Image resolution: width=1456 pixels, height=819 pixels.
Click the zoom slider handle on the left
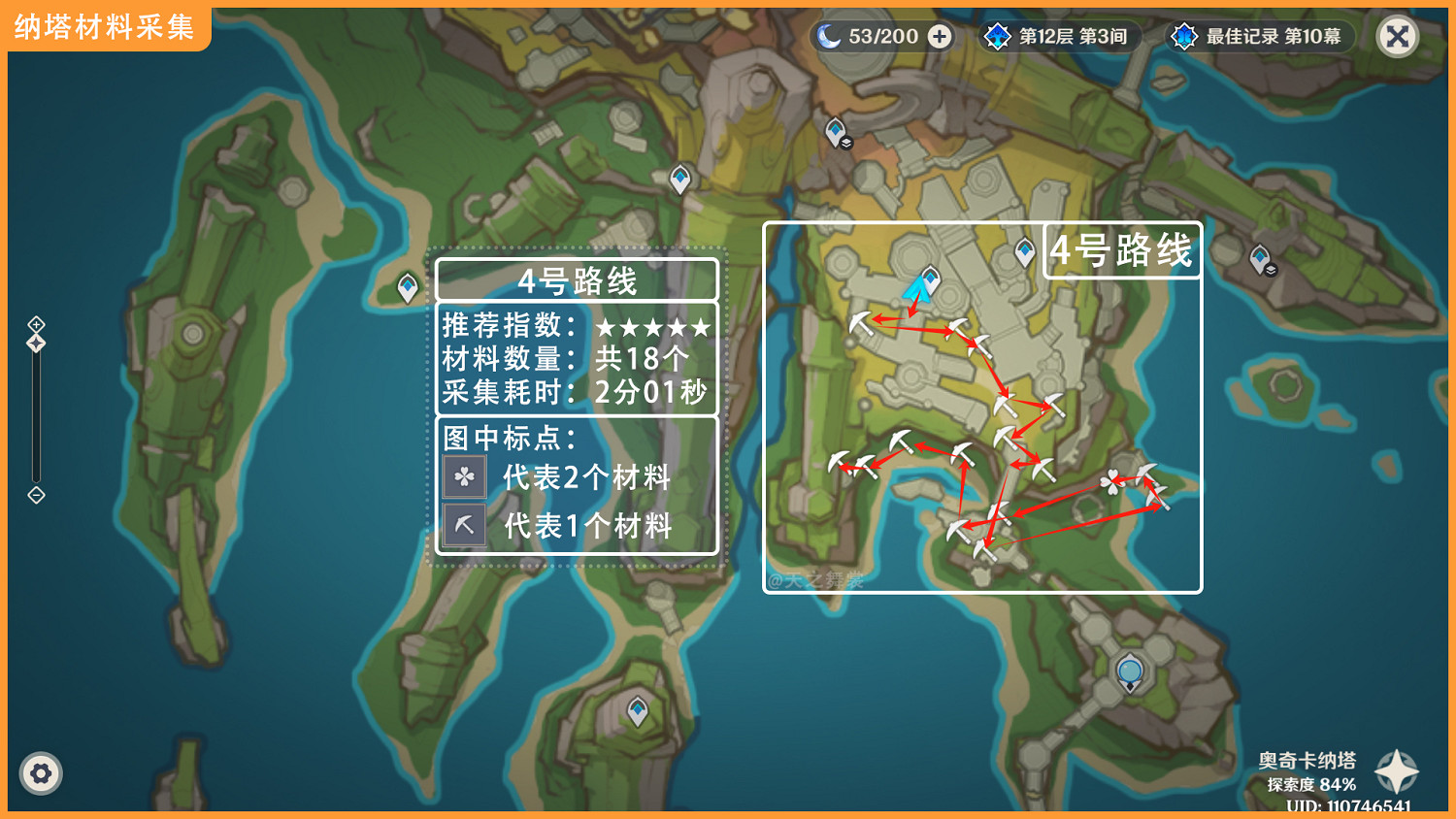pyautogui.click(x=35, y=341)
